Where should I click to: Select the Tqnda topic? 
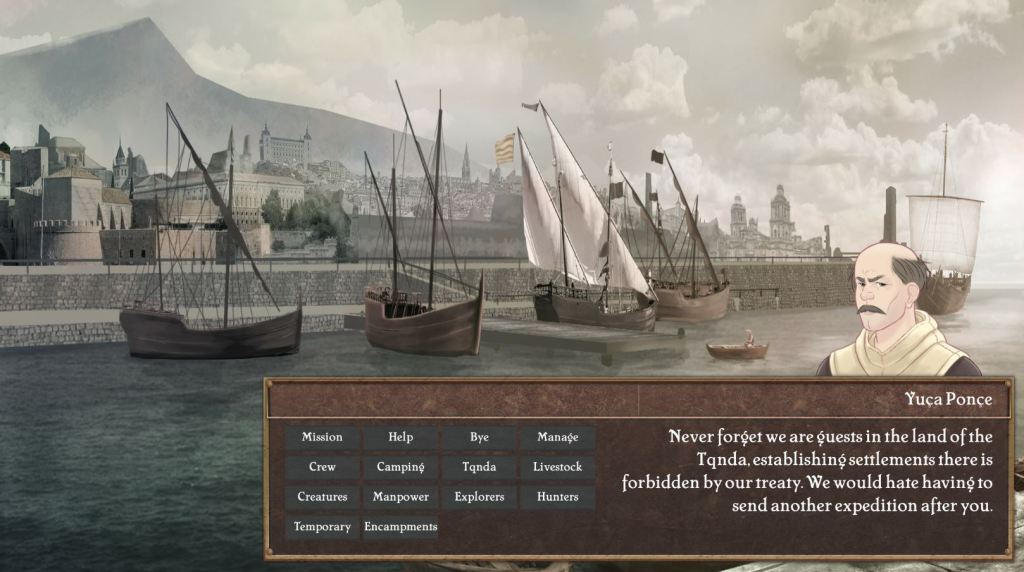click(x=479, y=467)
